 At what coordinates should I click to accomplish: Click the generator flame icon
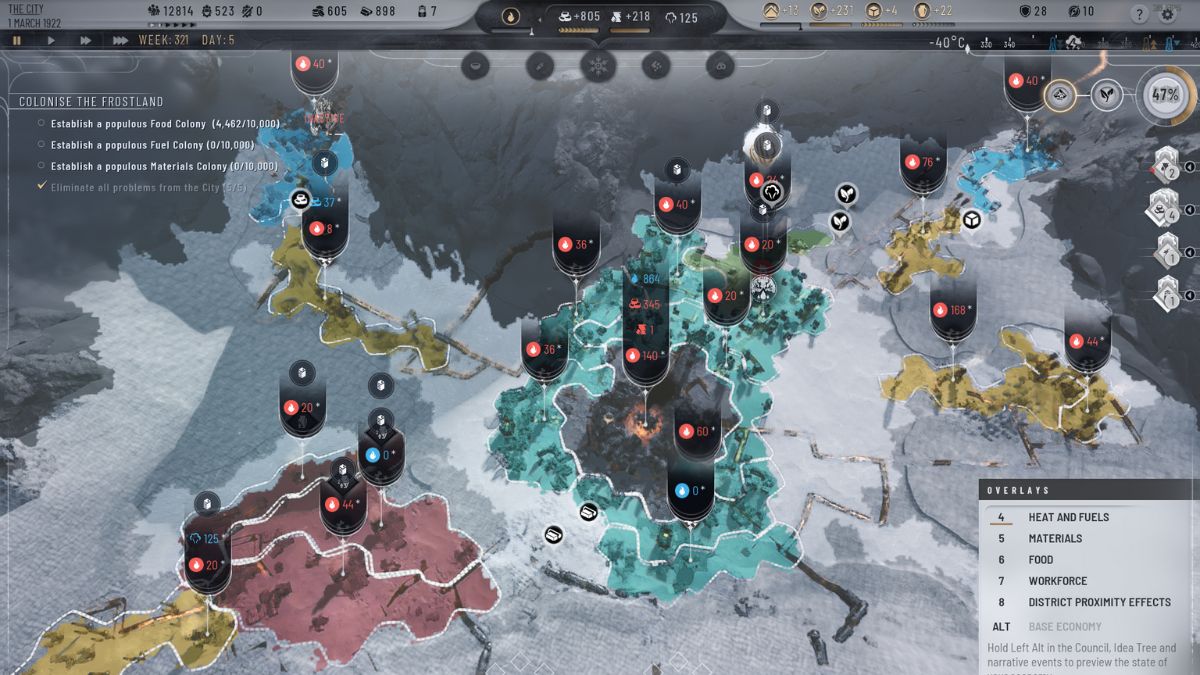point(510,16)
